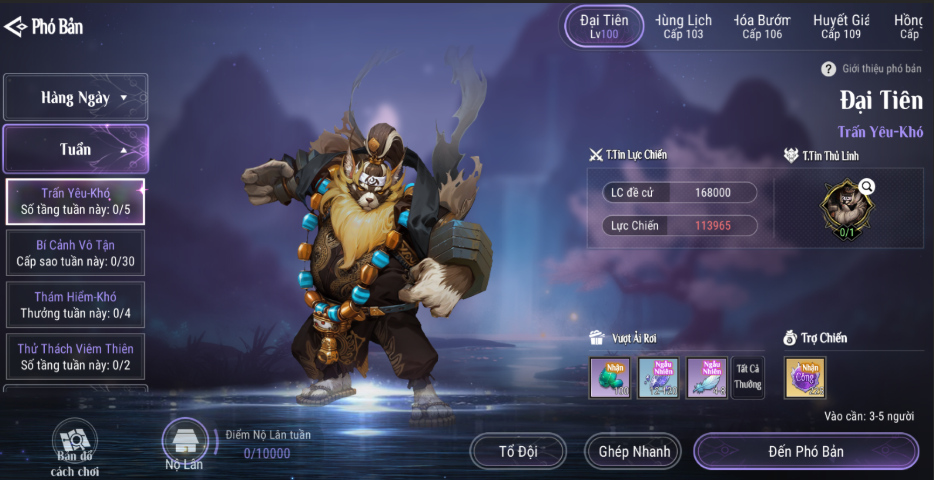Image resolution: width=934 pixels, height=480 pixels.
Task: View the green Nhận reward item
Action: 610,378
